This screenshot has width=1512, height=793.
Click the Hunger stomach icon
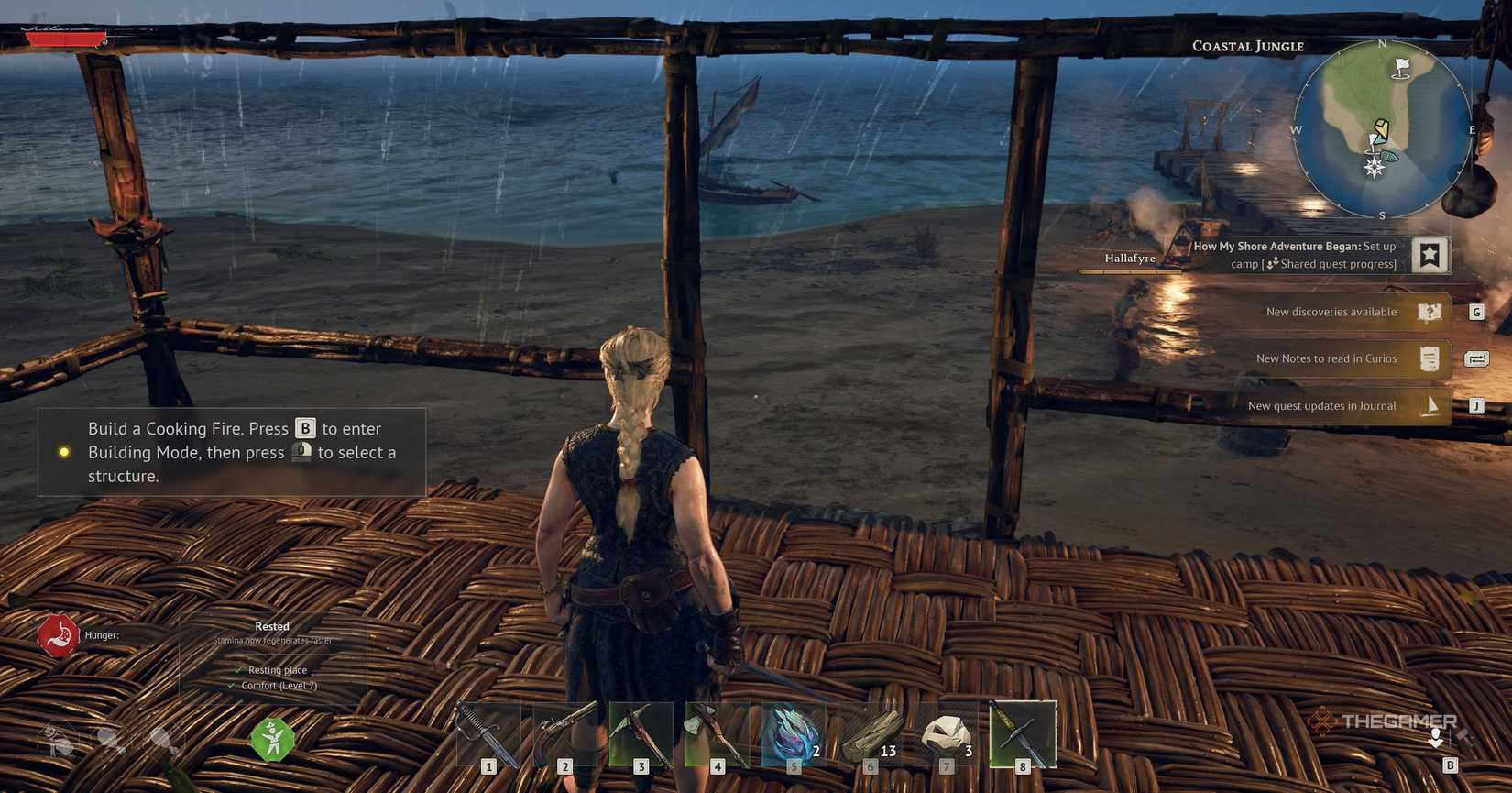(57, 634)
